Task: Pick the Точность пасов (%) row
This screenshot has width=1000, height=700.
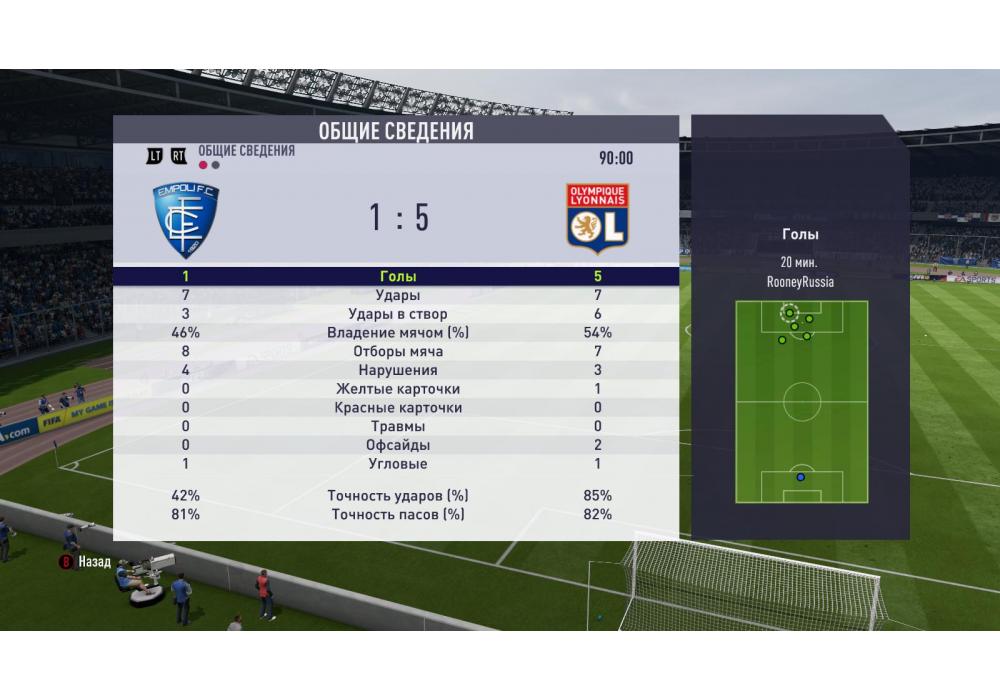Action: point(396,515)
